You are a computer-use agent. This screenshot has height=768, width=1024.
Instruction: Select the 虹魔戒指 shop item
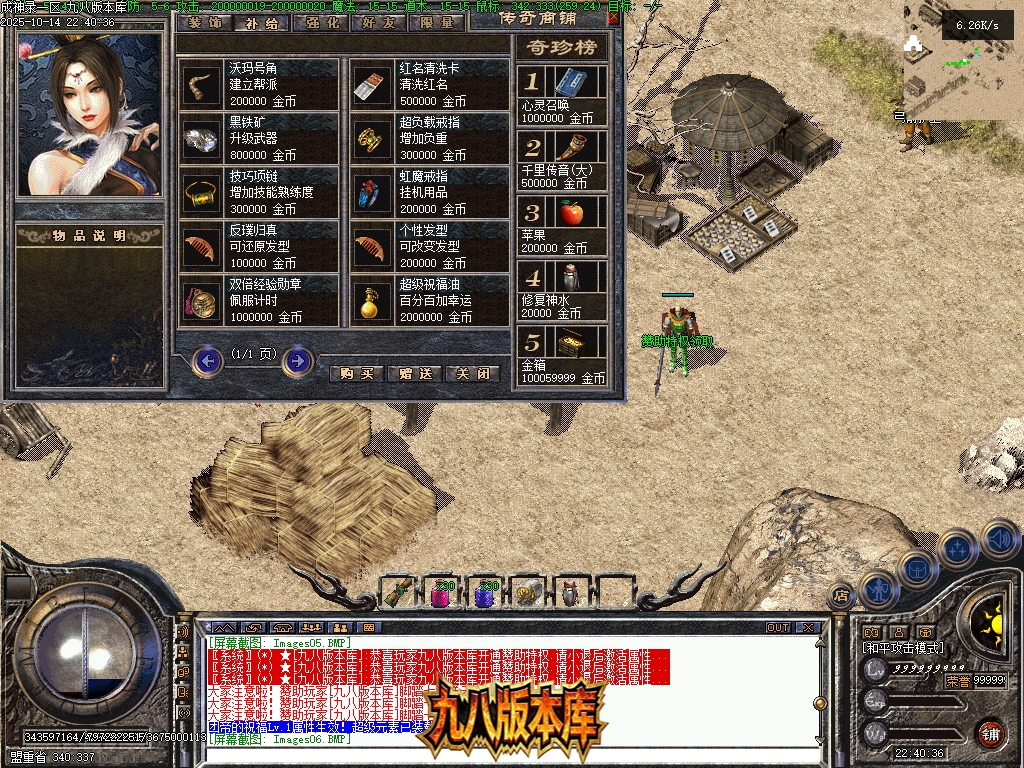(x=430, y=192)
